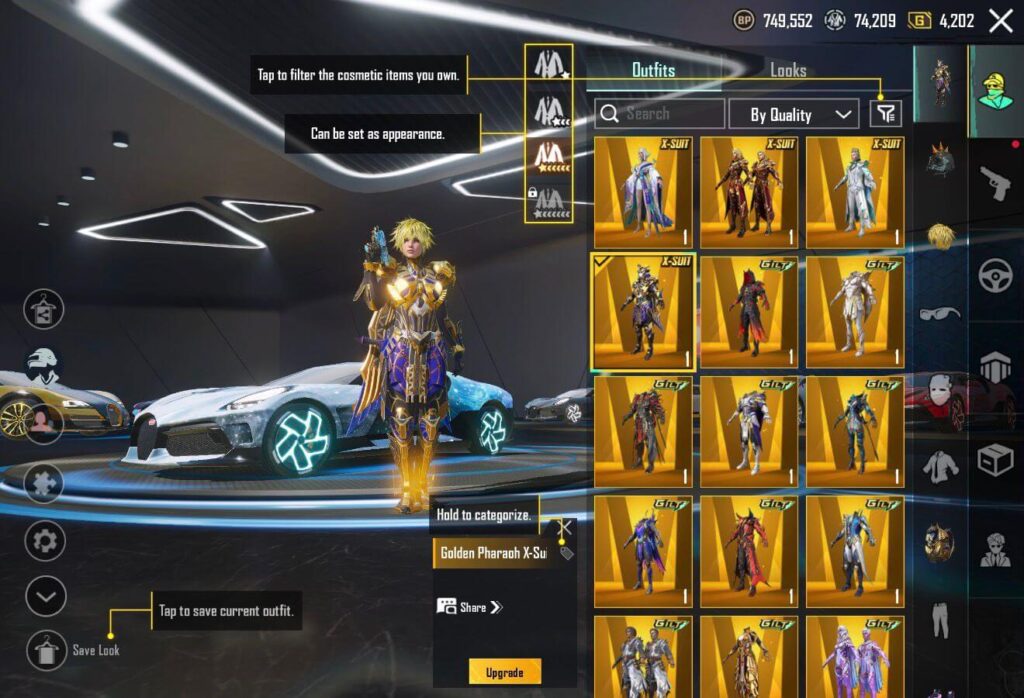Switch to the Looks tab
This screenshot has height=698, width=1024.
tap(788, 70)
